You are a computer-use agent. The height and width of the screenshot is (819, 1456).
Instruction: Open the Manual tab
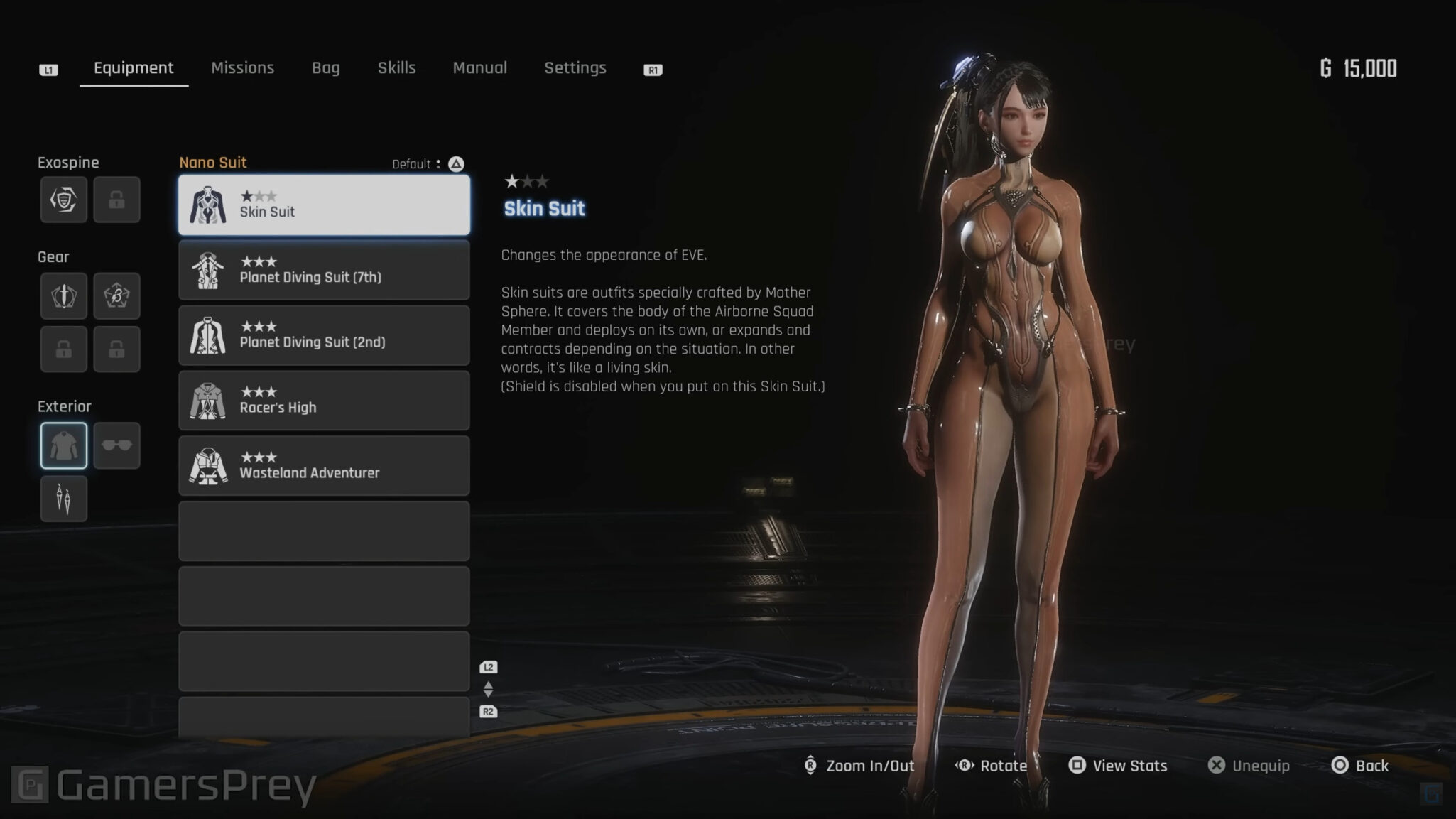(479, 68)
